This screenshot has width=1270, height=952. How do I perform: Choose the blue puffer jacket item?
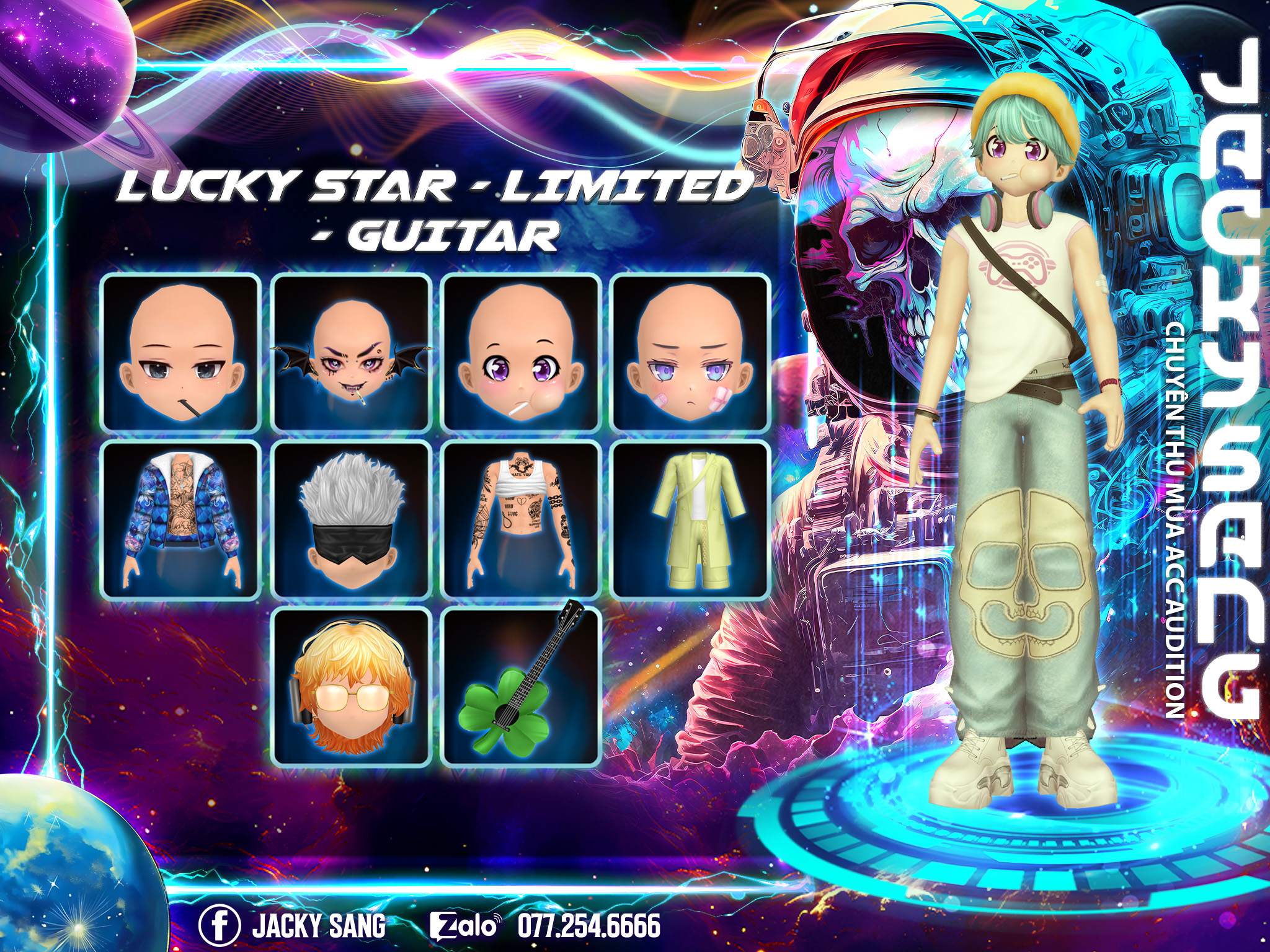click(x=180, y=521)
